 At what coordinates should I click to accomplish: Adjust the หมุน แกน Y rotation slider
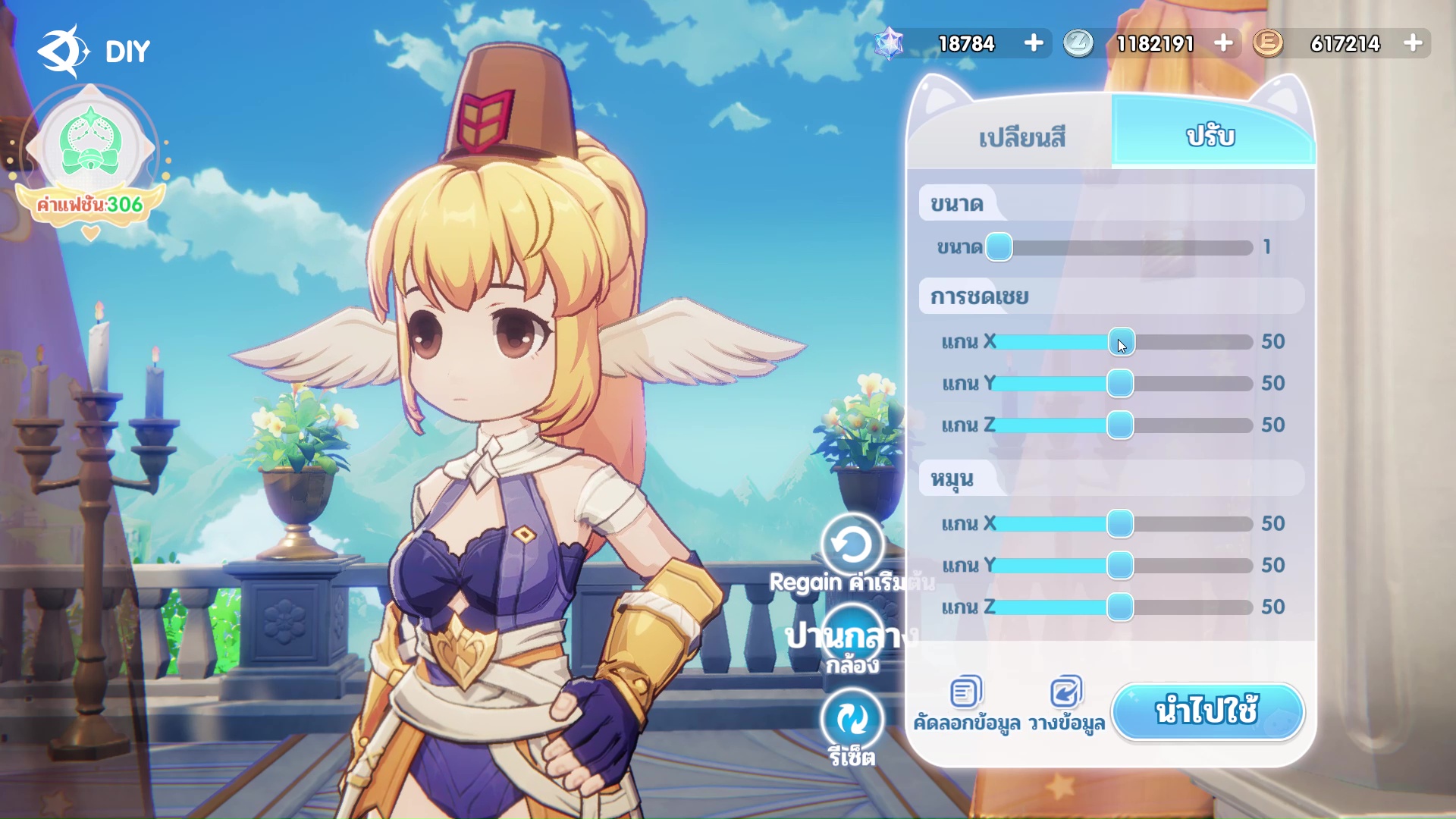pyautogui.click(x=1120, y=566)
